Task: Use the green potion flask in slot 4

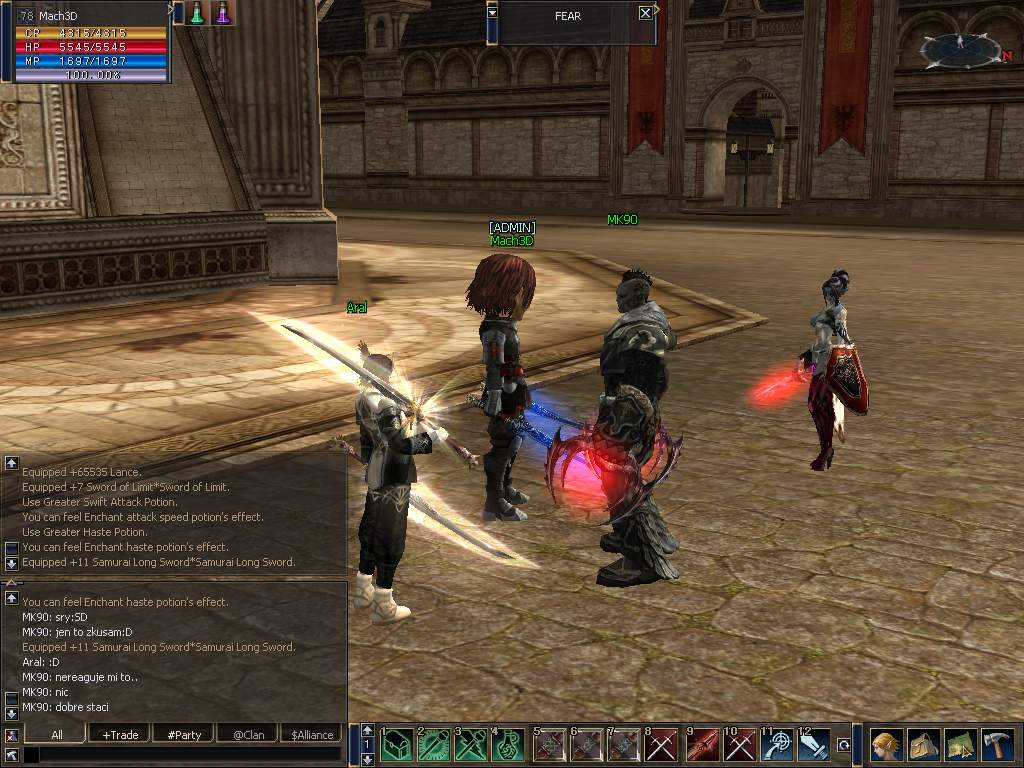Action: coord(508,746)
